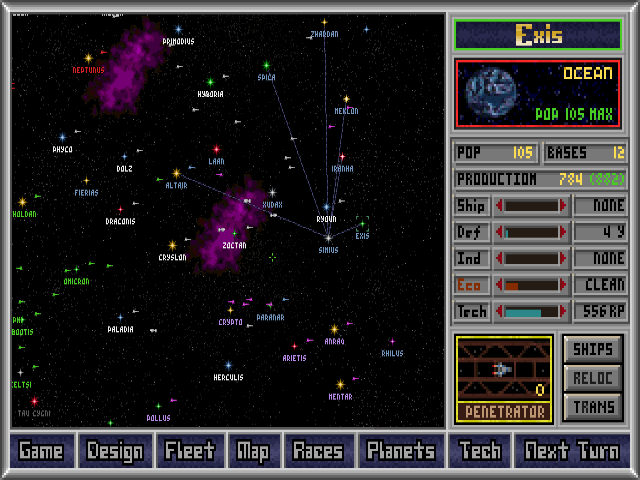Viewport: 640px width, 480px height.
Task: Open the Planets list
Action: click(401, 451)
